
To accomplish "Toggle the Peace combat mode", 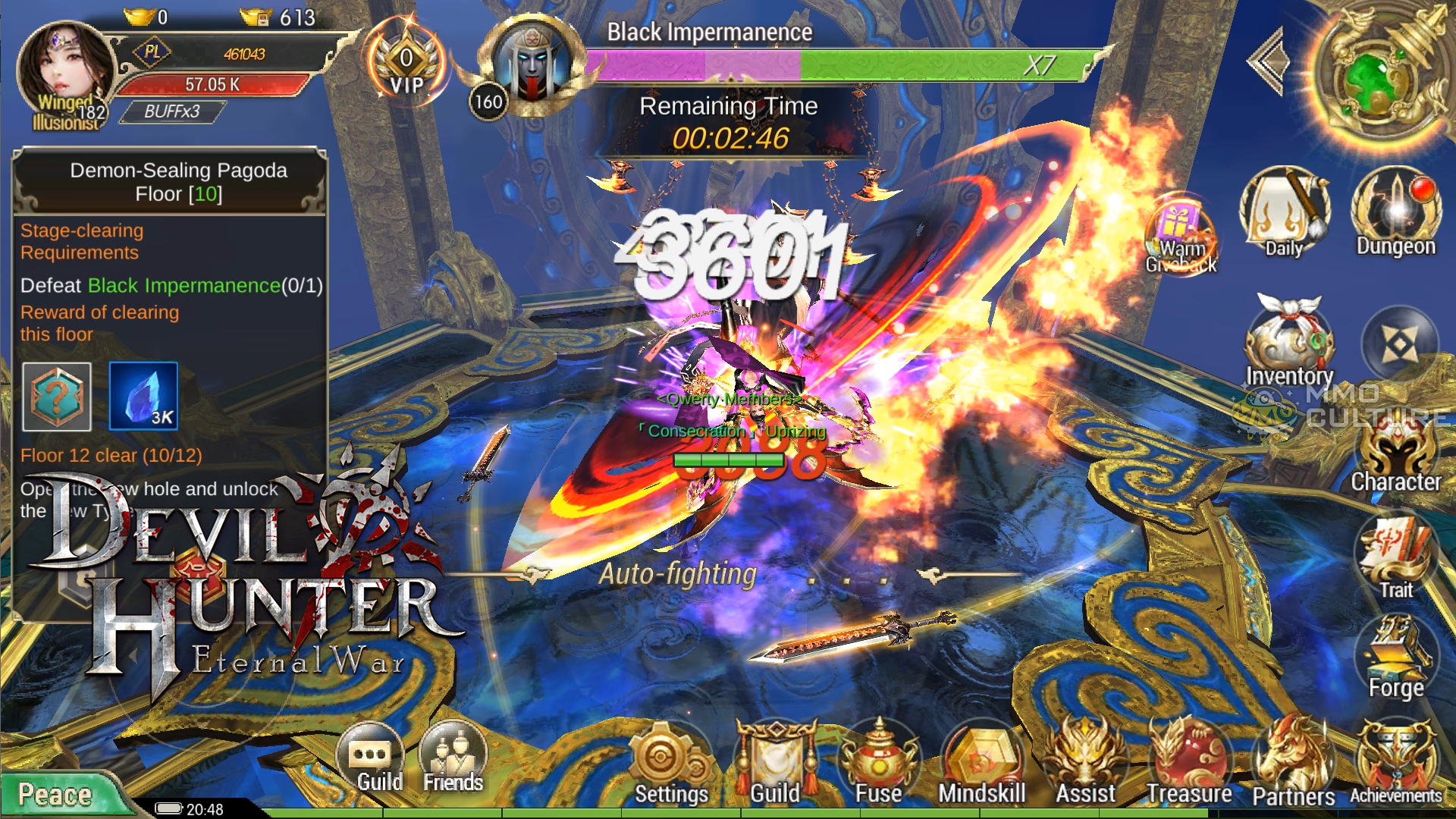I will pyautogui.click(x=55, y=794).
